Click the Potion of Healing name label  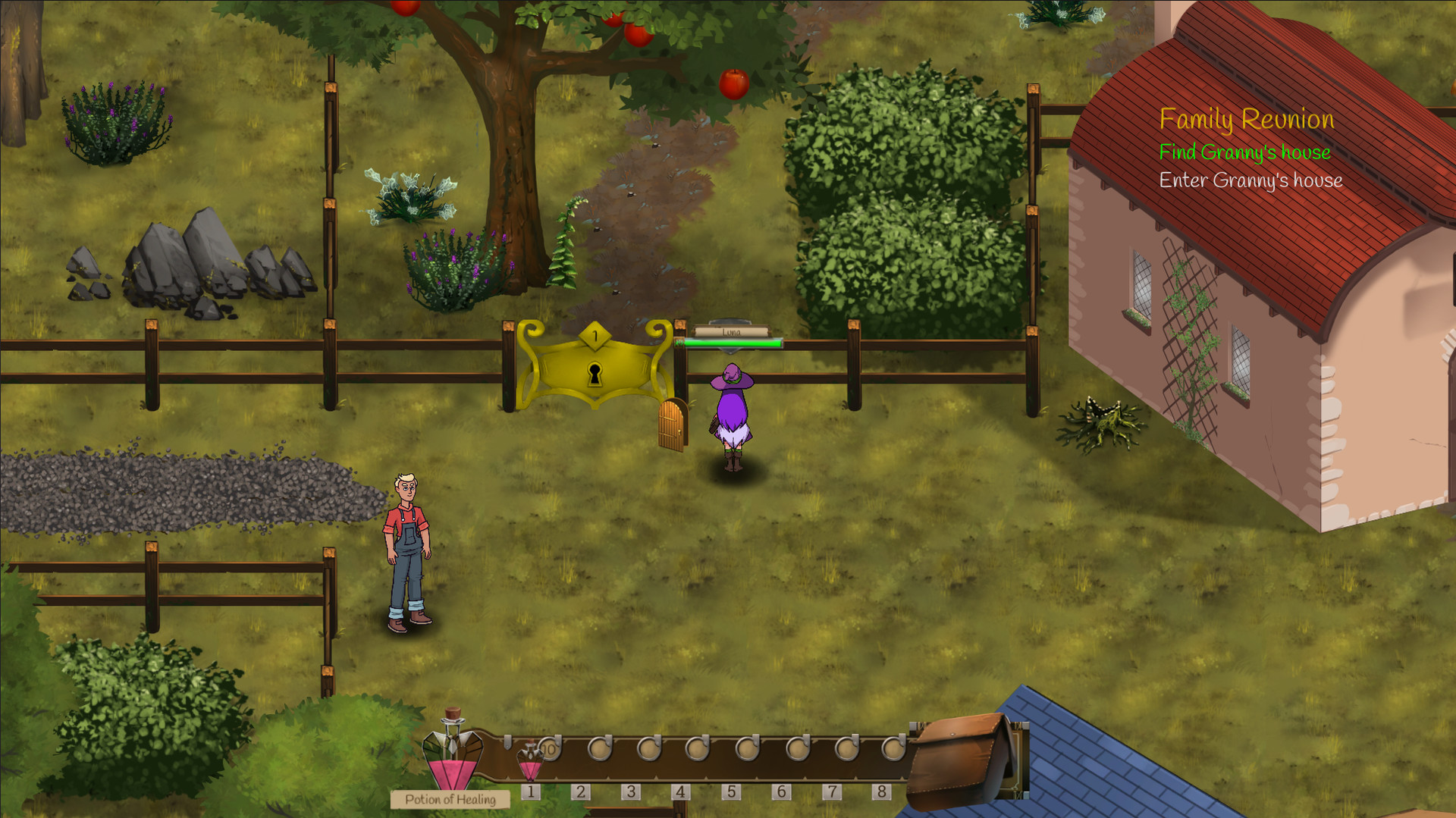450,799
